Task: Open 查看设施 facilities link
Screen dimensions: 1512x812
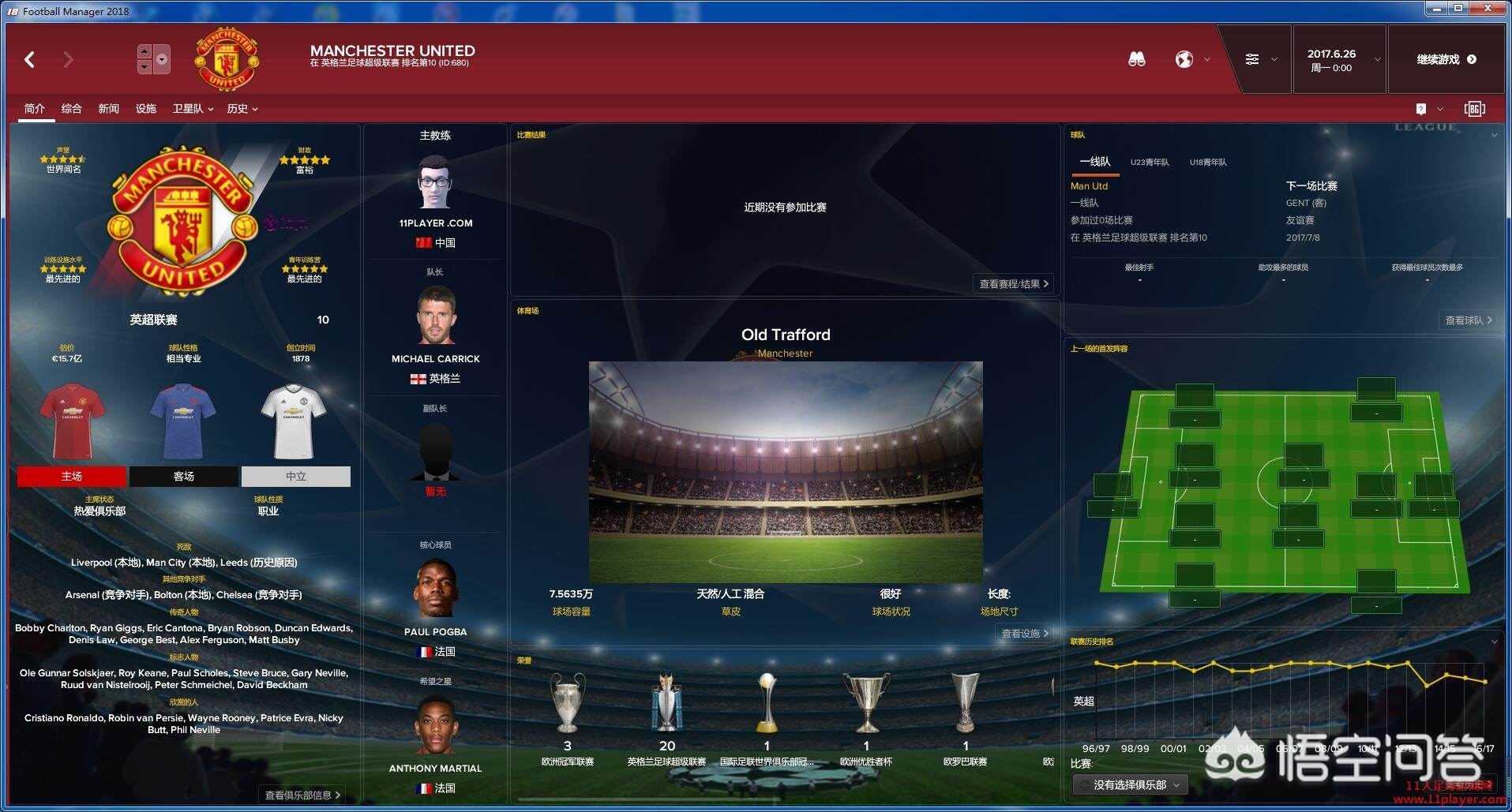Action: (x=1024, y=634)
